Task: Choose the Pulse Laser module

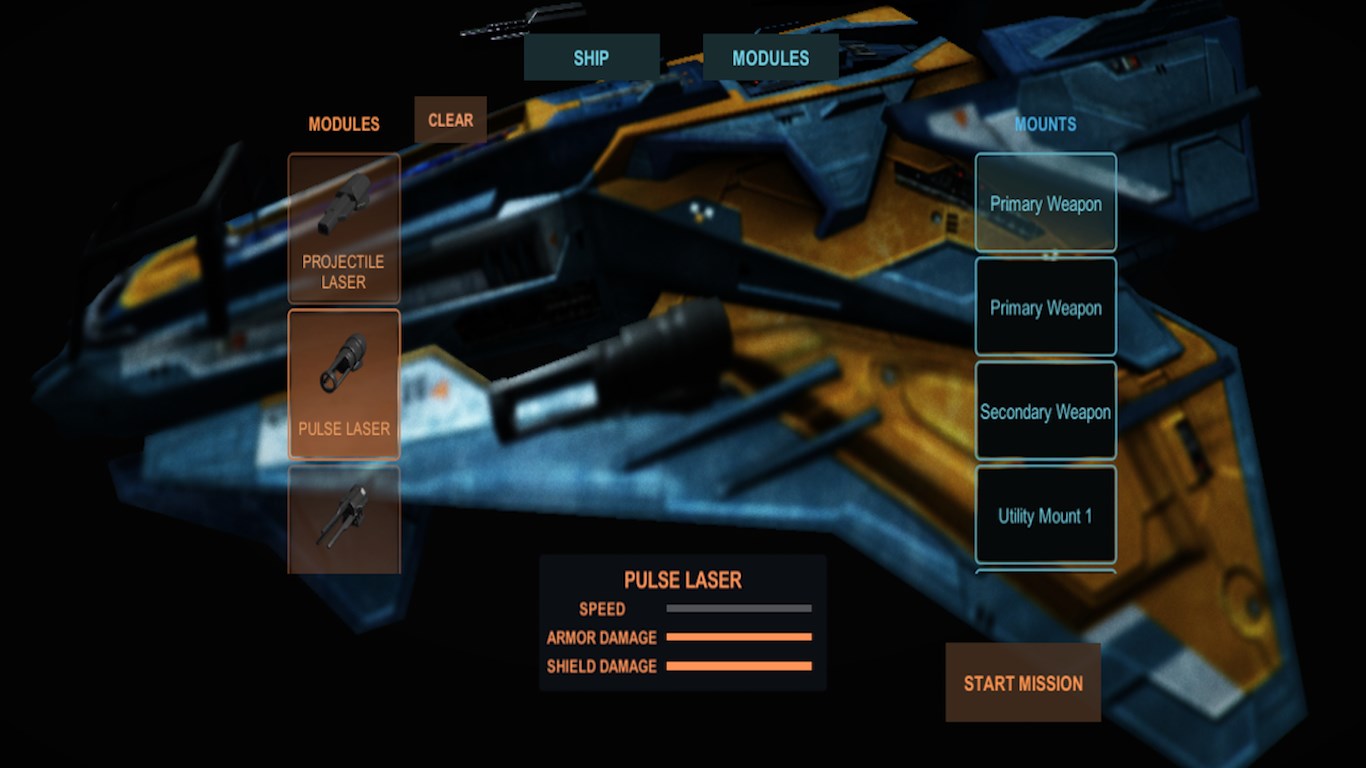Action: pos(344,384)
